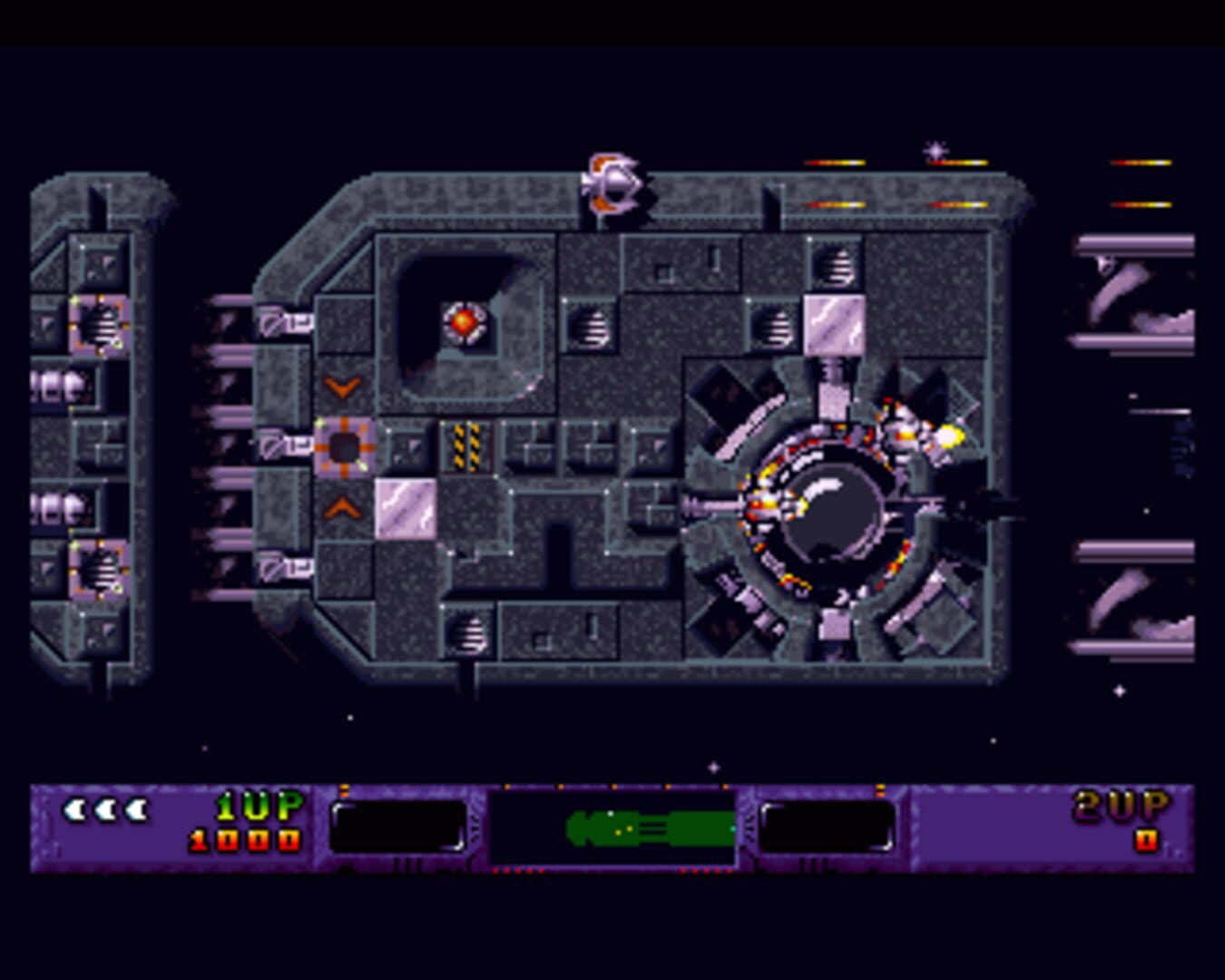Click the glowing red orb on the hull
Image resolution: width=1225 pixels, height=980 pixels.
coord(463,322)
